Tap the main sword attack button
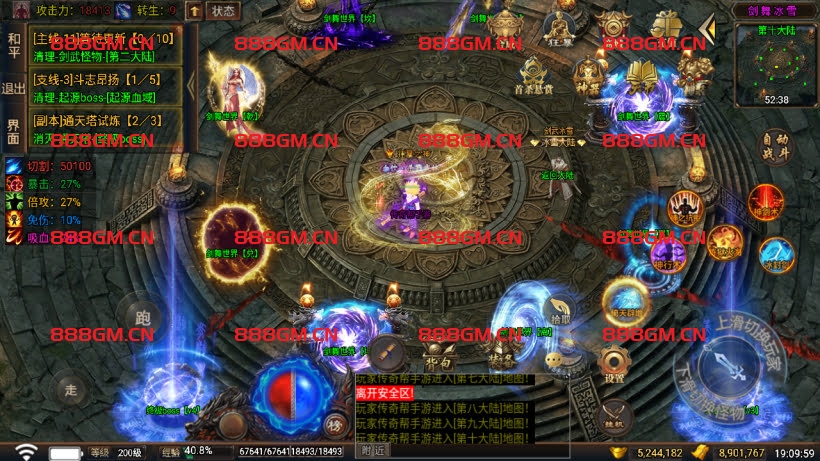Screen dimensions: 820x461 [732, 369]
